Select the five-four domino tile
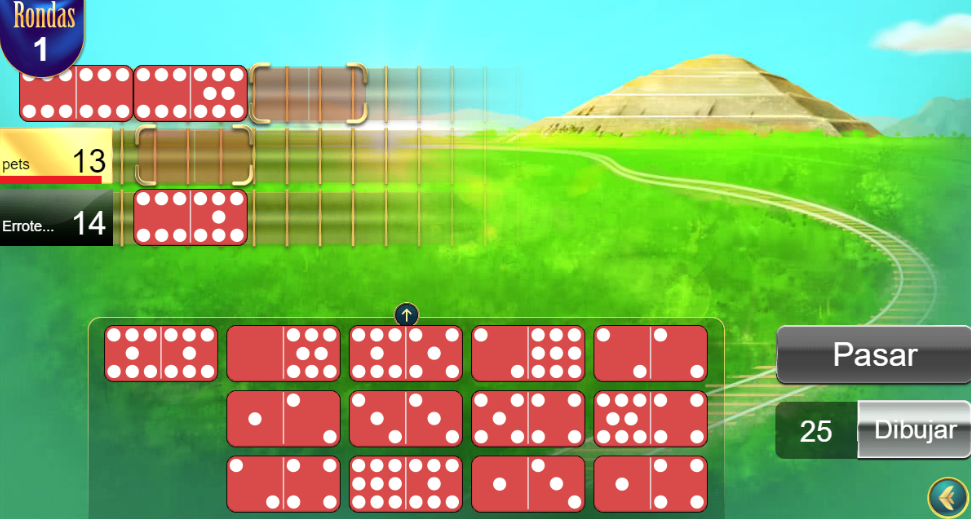Viewport: 971px width, 519px height. pyautogui.click(x=528, y=418)
